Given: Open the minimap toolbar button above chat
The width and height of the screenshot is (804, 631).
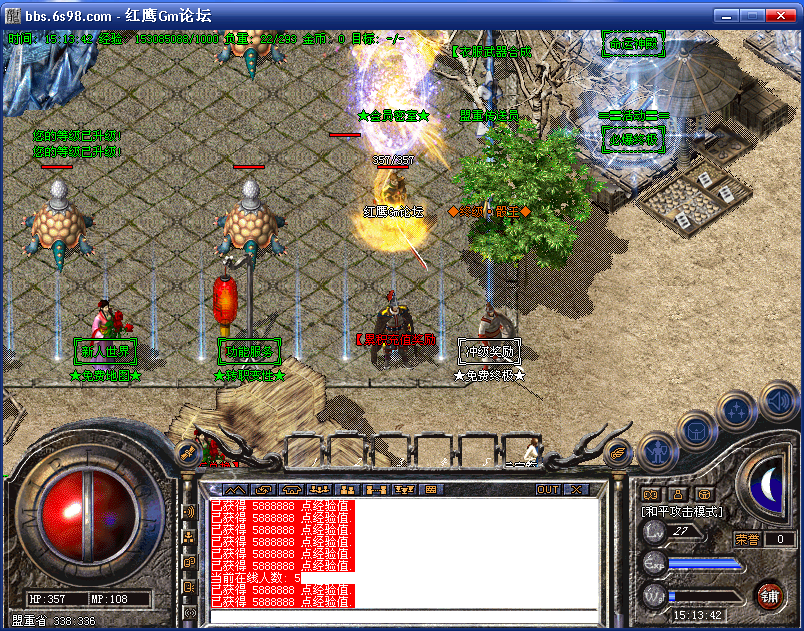Looking at the screenshot, I should [234, 489].
